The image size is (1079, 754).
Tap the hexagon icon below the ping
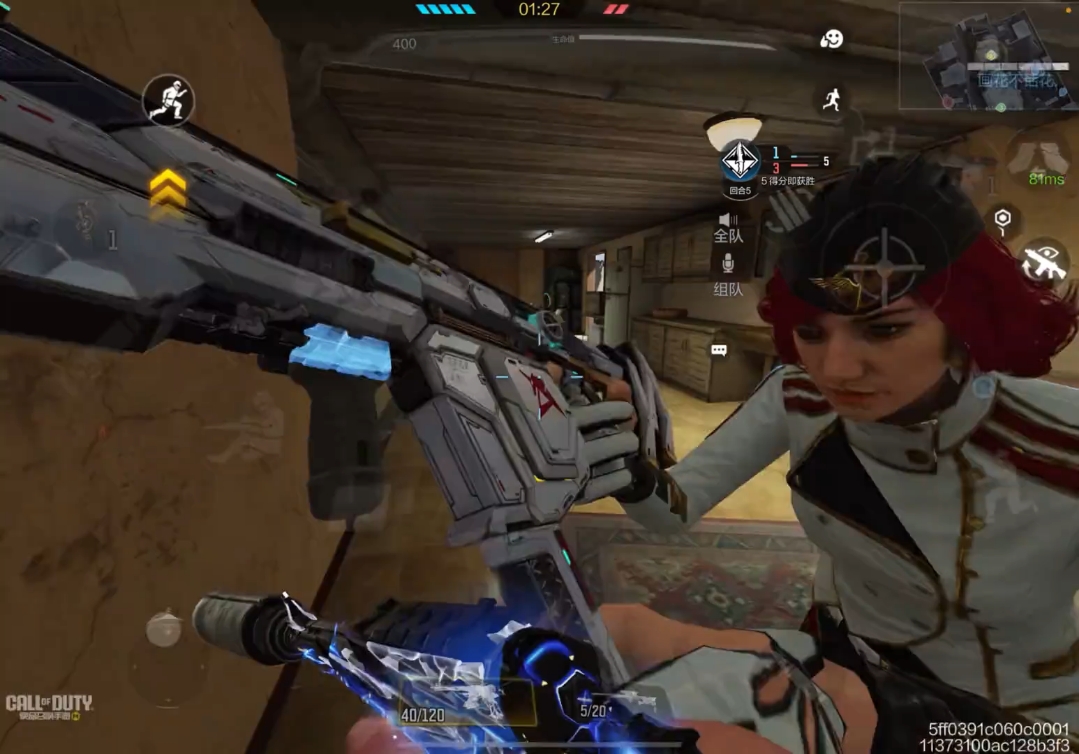[1003, 219]
